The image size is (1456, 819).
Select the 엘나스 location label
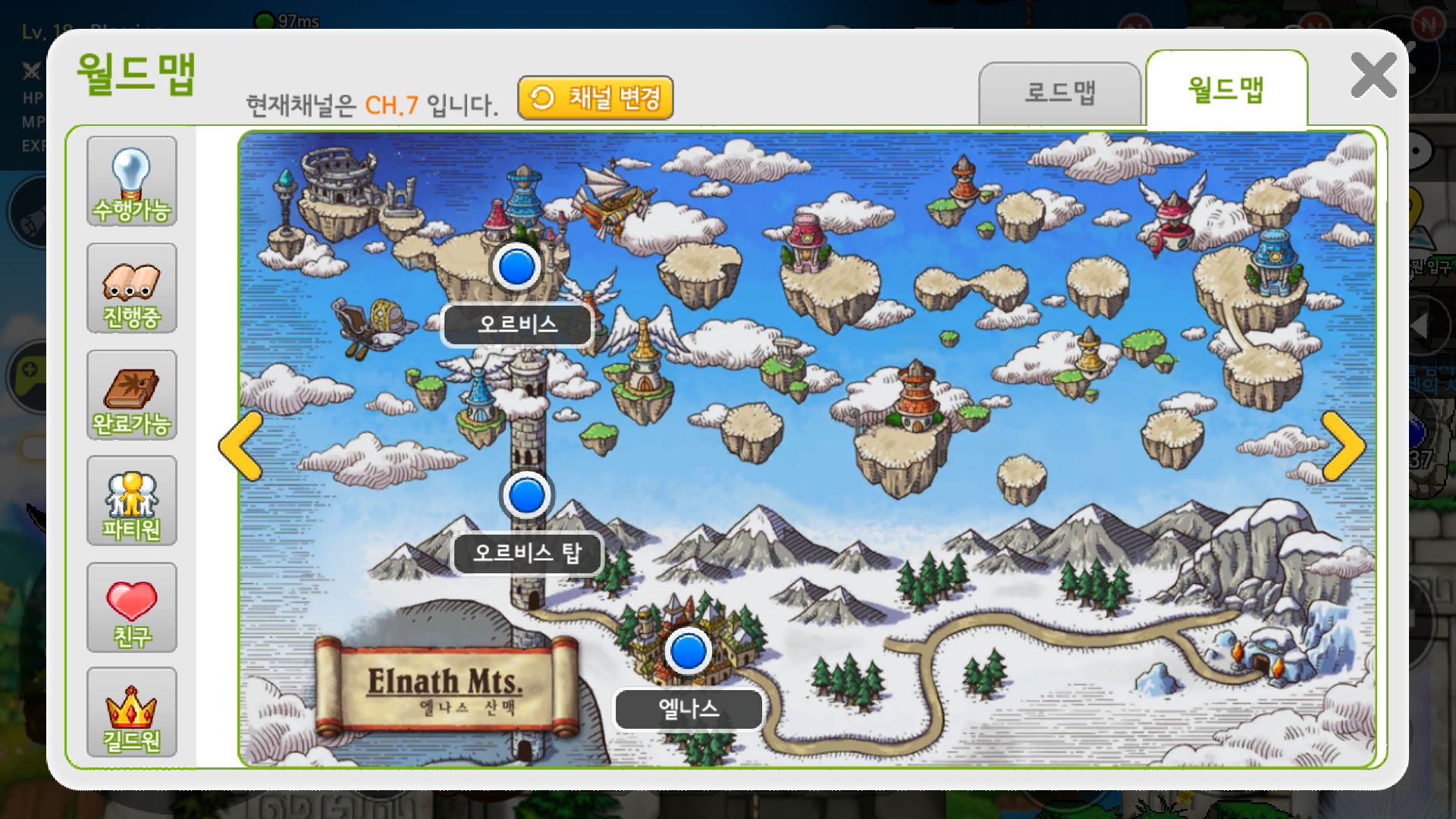(689, 709)
